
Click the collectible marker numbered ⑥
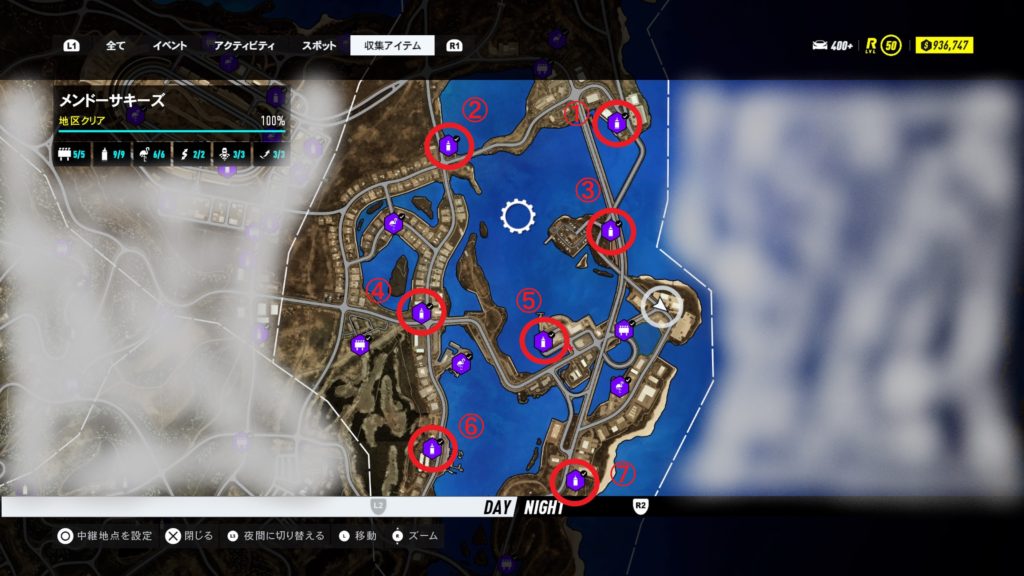432,448
